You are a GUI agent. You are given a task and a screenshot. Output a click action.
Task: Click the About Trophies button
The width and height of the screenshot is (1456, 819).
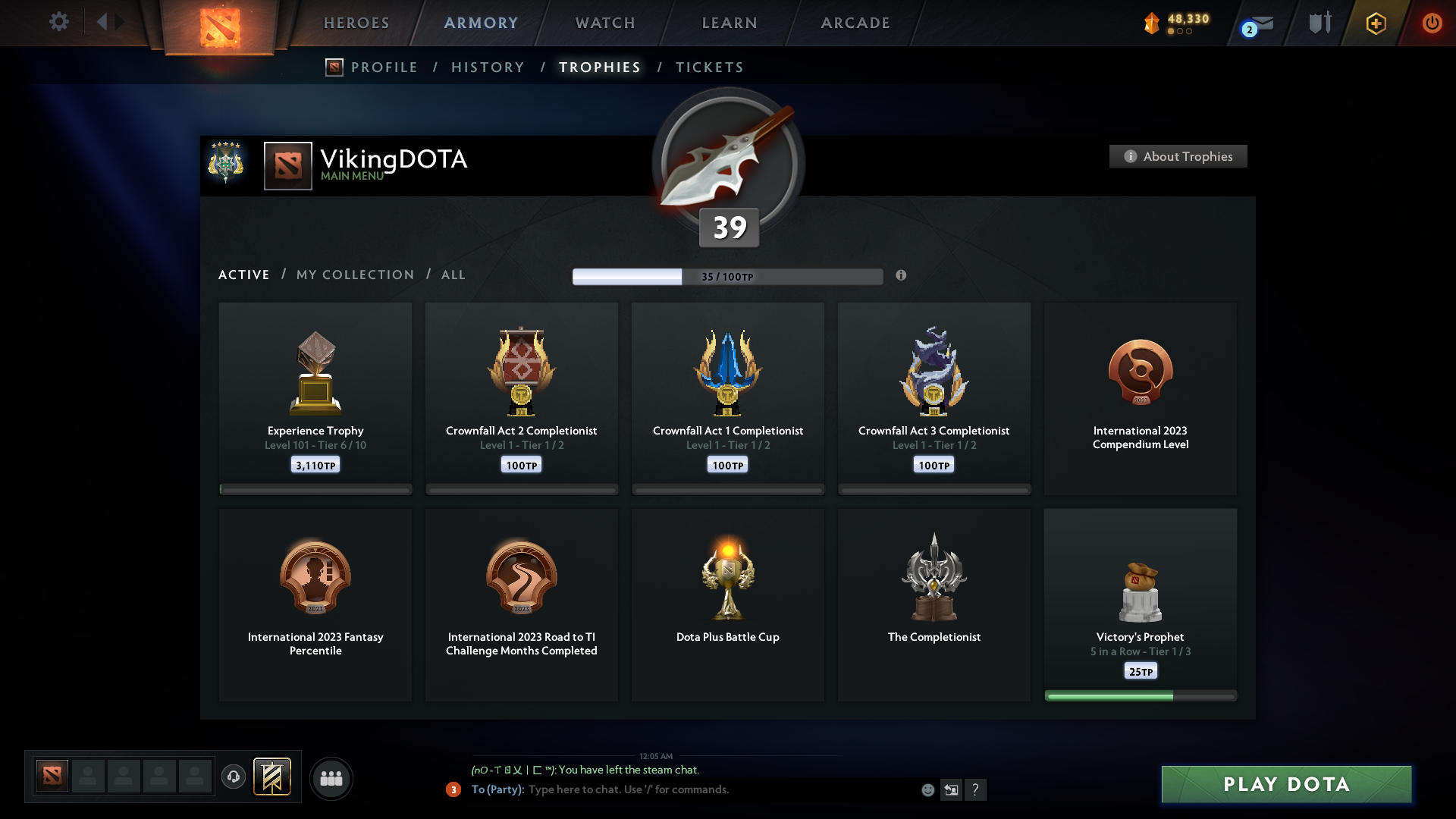tap(1178, 156)
